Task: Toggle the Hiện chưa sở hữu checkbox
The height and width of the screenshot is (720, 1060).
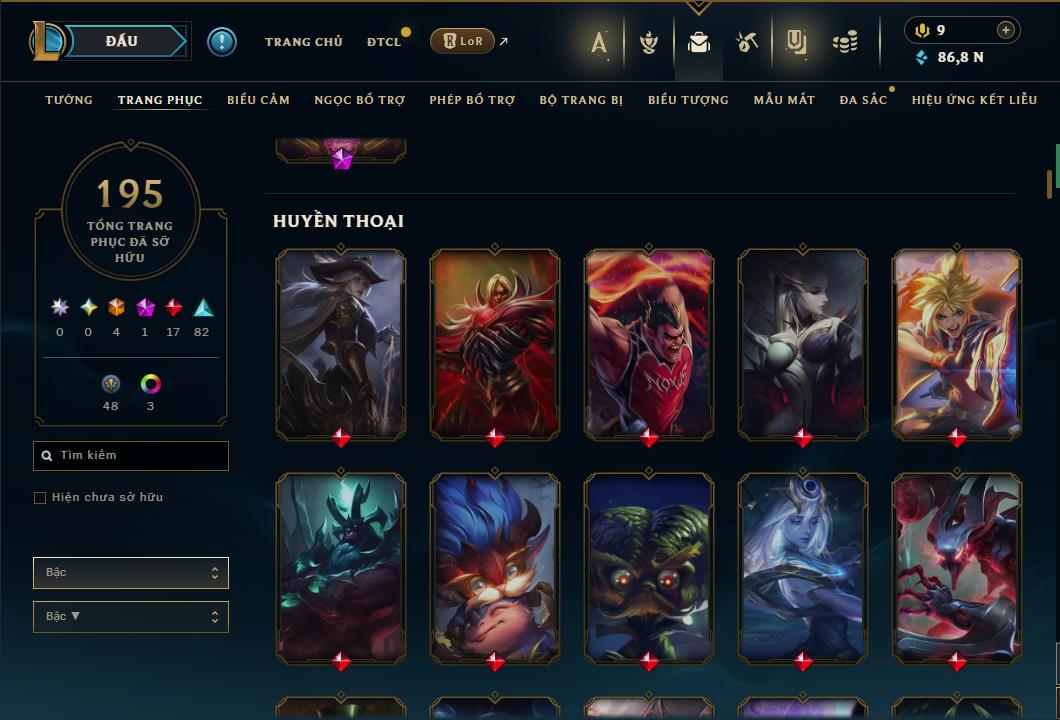Action: 40,498
